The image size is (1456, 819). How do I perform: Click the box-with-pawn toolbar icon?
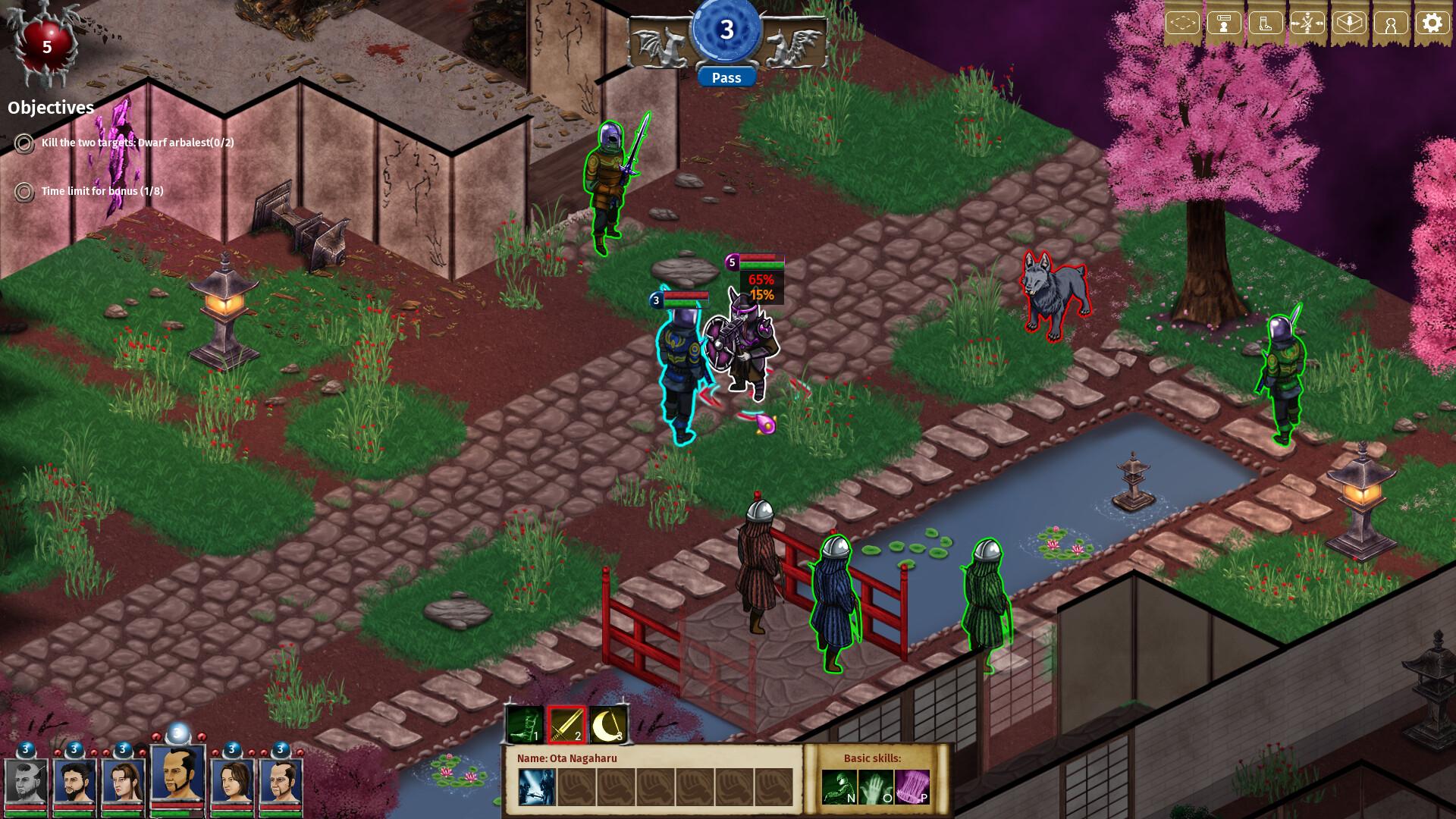(1350, 22)
